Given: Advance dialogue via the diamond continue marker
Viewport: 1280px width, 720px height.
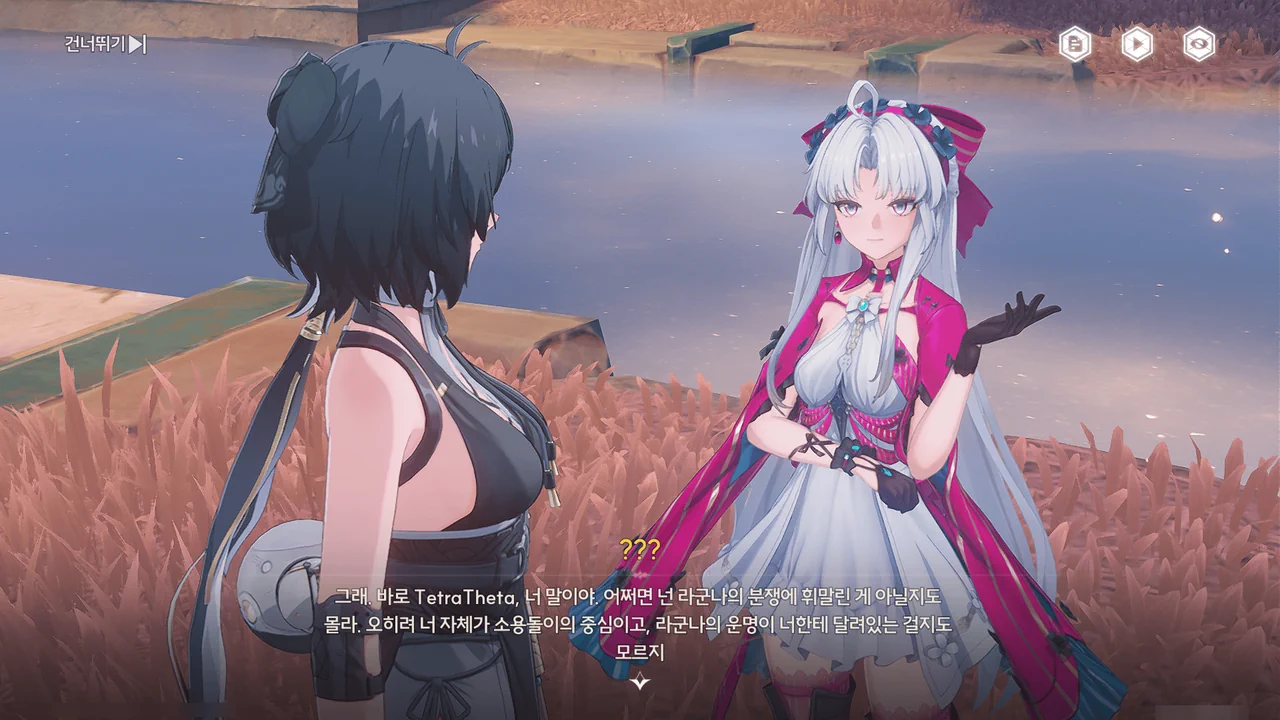Looking at the screenshot, I should tap(640, 681).
